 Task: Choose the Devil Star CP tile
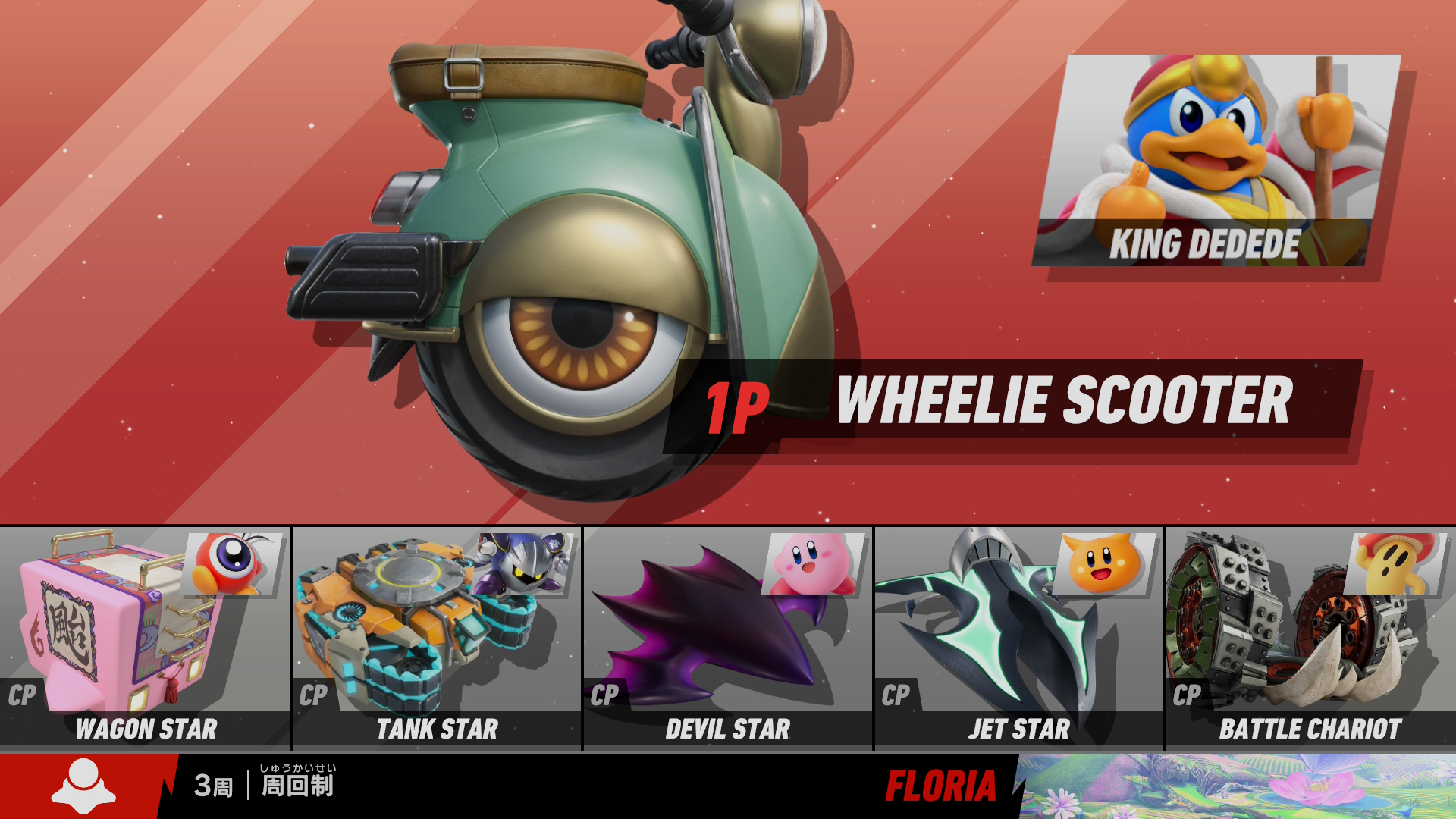728,638
